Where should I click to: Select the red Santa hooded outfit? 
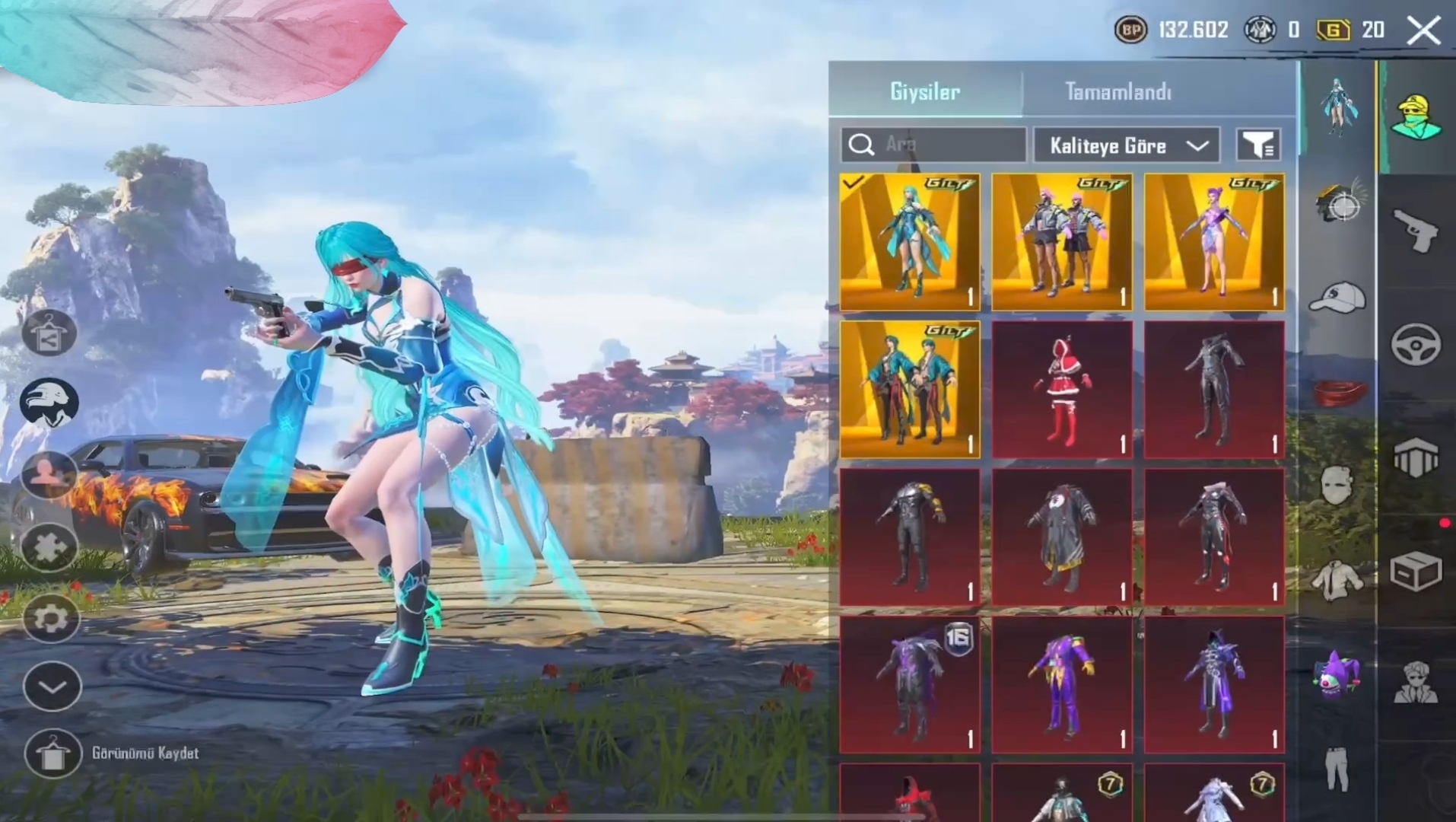pyautogui.click(x=1062, y=390)
